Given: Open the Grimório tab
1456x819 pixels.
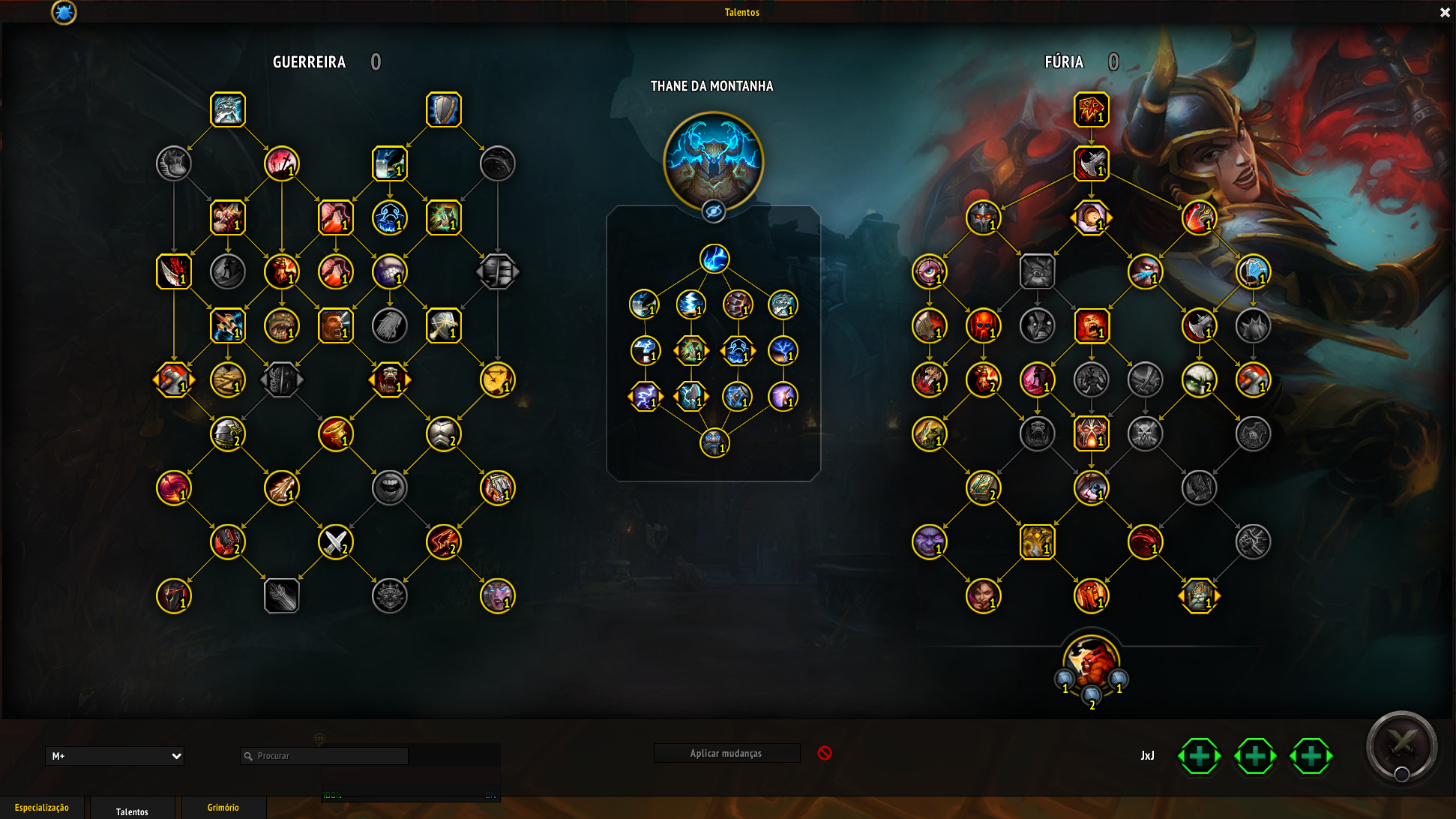Looking at the screenshot, I should click(223, 808).
